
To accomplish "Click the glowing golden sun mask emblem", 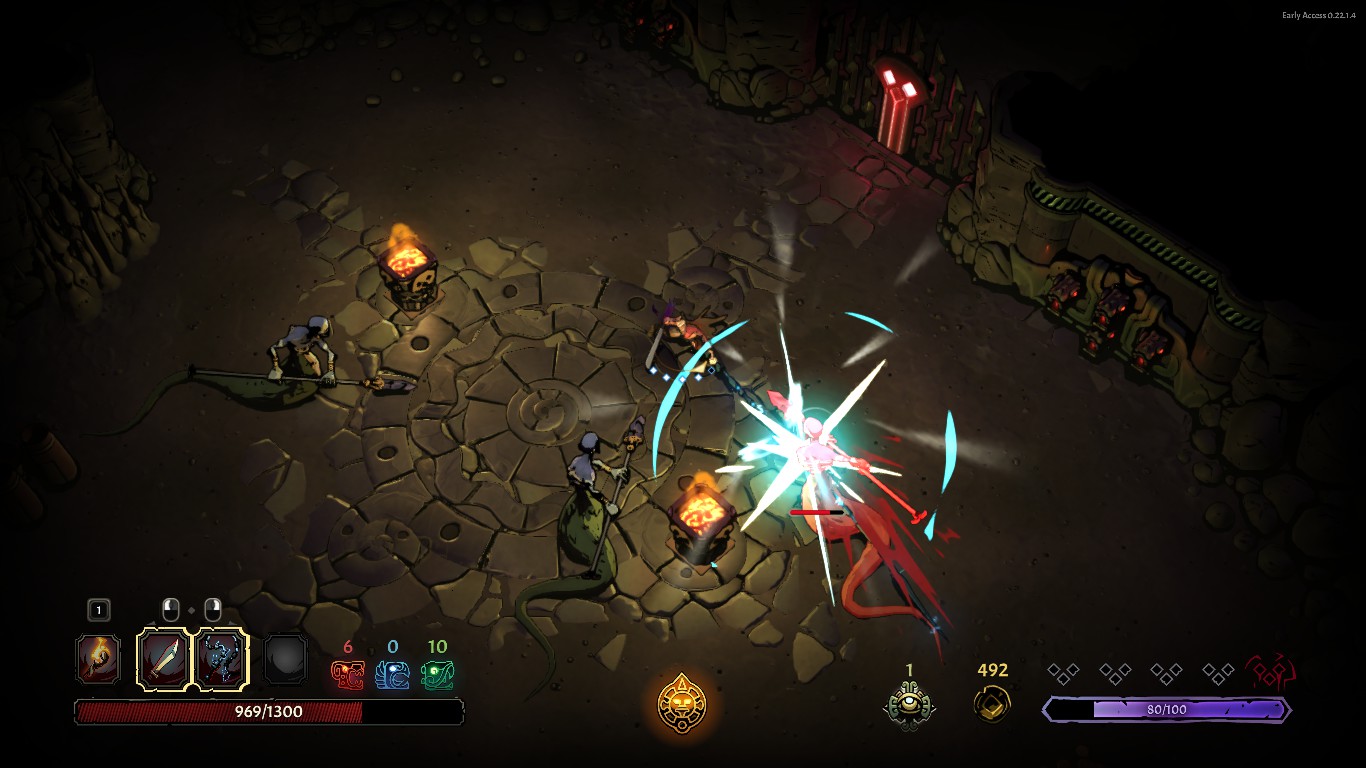I will click(x=682, y=702).
